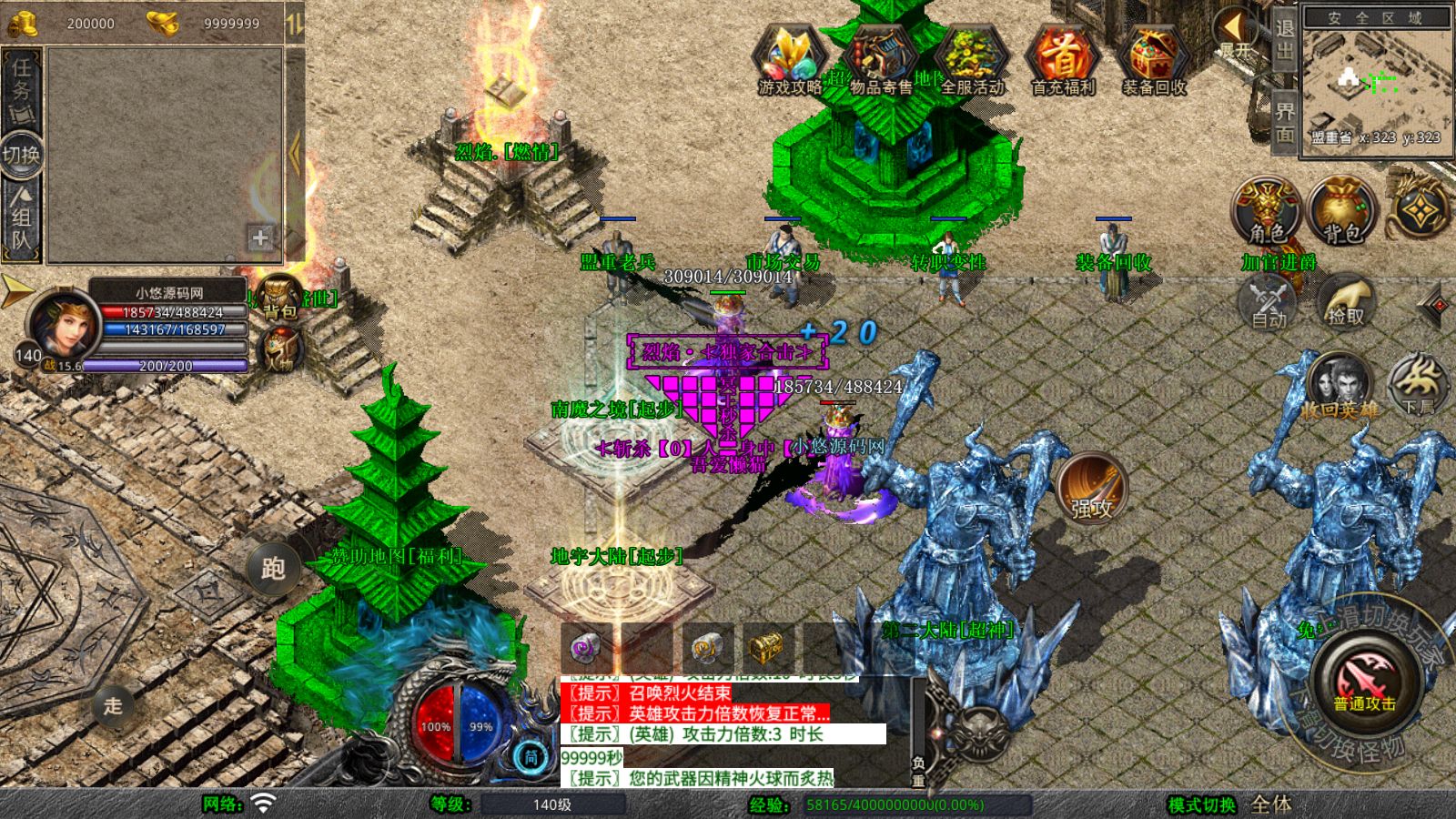Image resolution: width=1456 pixels, height=819 pixels.
Task: Toggle the 界面 interface button
Action: 1284,122
